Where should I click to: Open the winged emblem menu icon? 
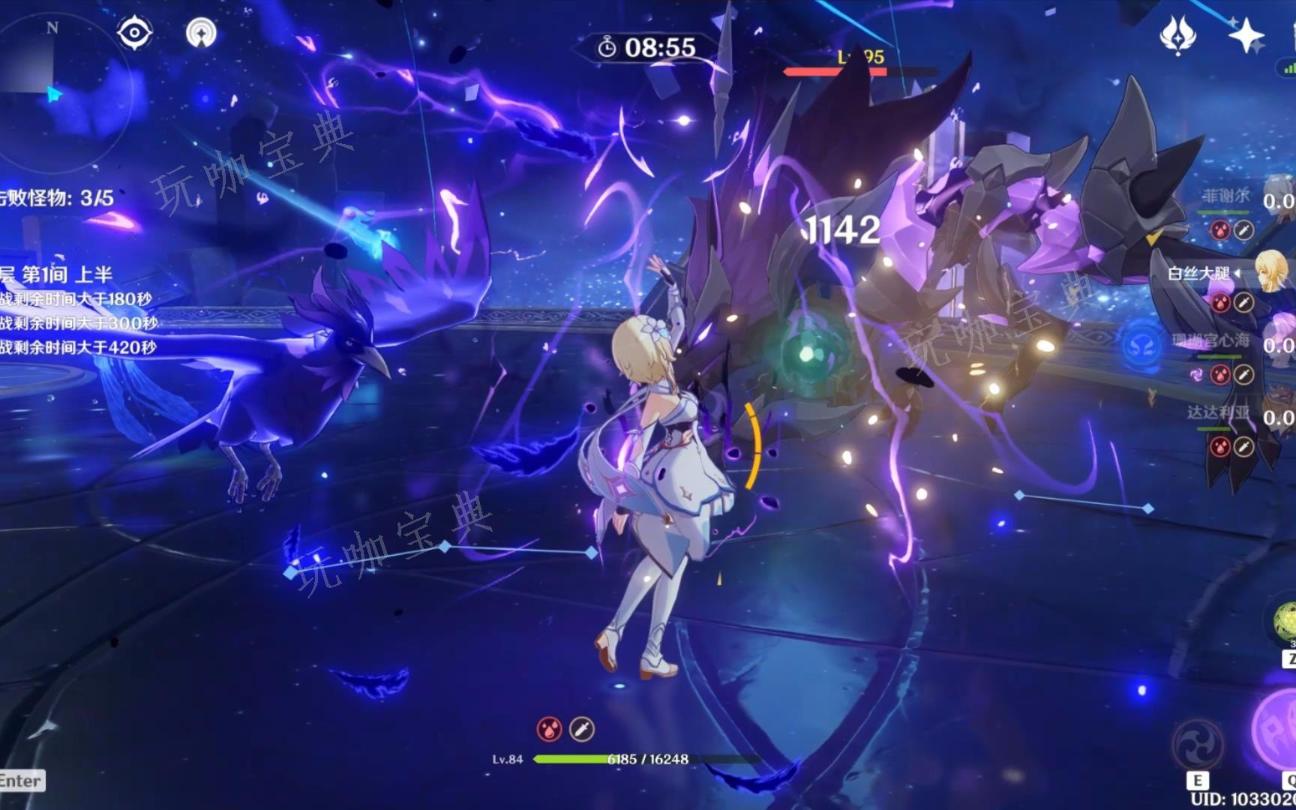[1178, 36]
